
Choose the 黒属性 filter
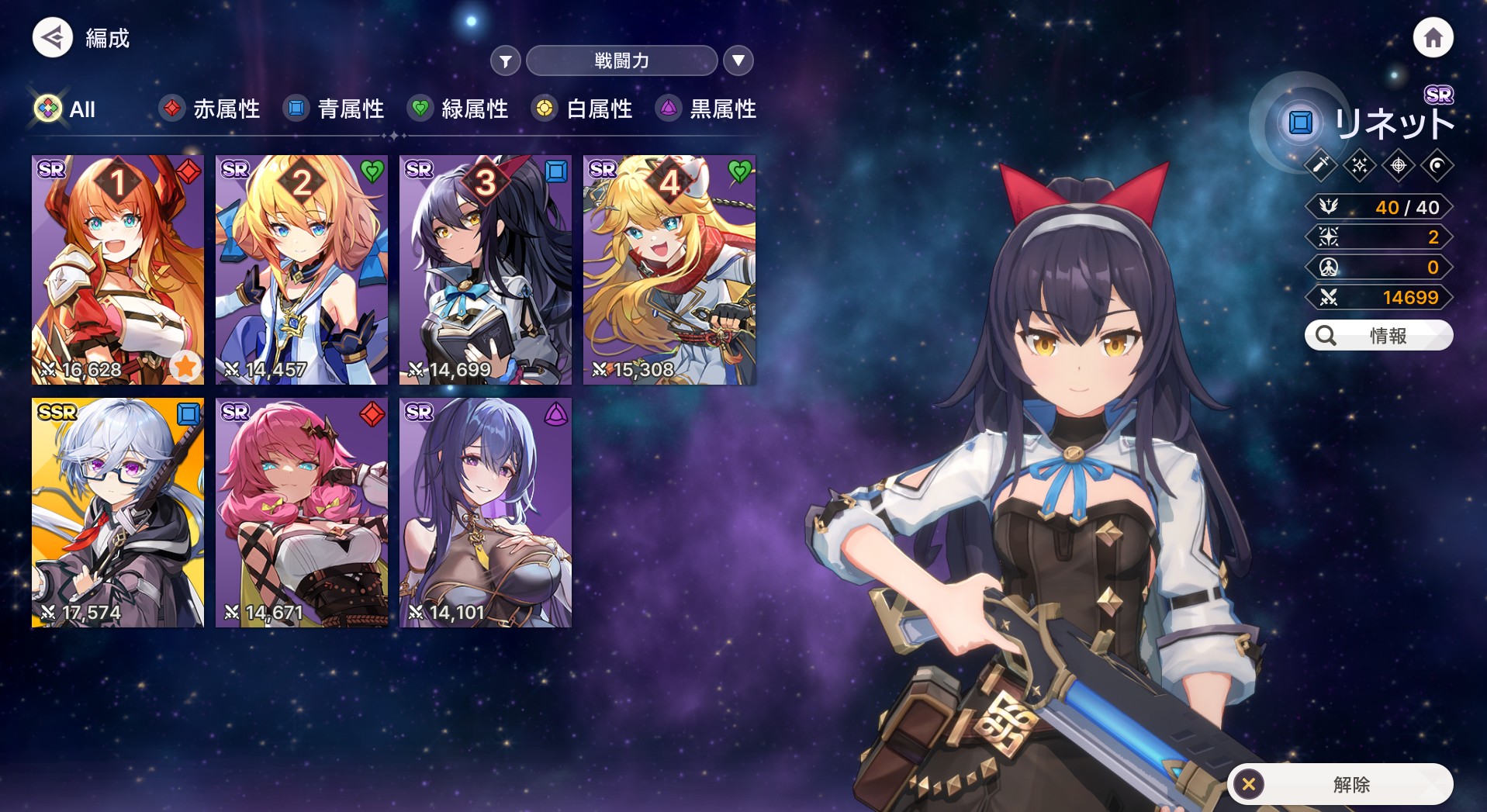click(x=707, y=109)
